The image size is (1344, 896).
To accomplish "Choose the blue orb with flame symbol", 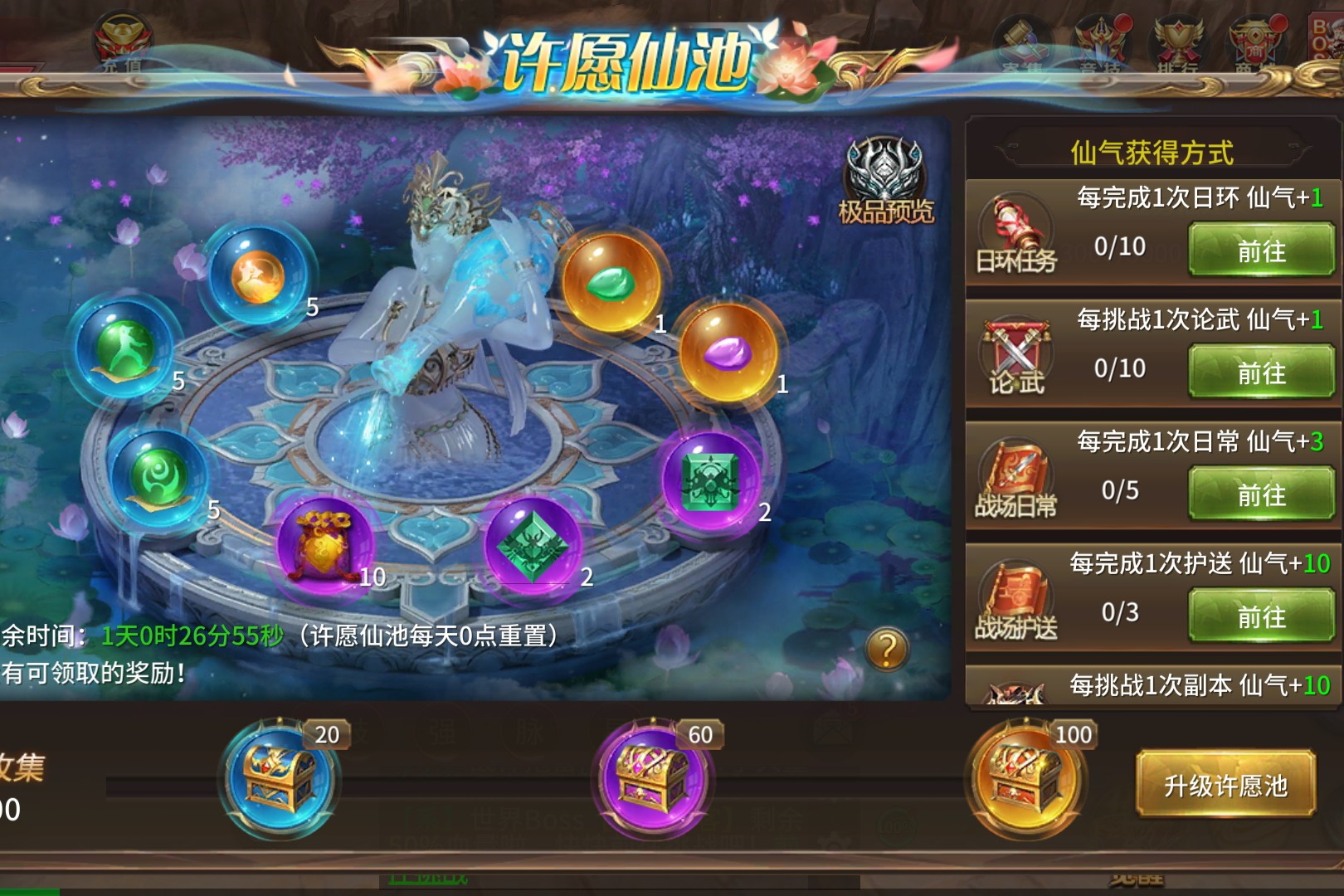I will (x=258, y=275).
